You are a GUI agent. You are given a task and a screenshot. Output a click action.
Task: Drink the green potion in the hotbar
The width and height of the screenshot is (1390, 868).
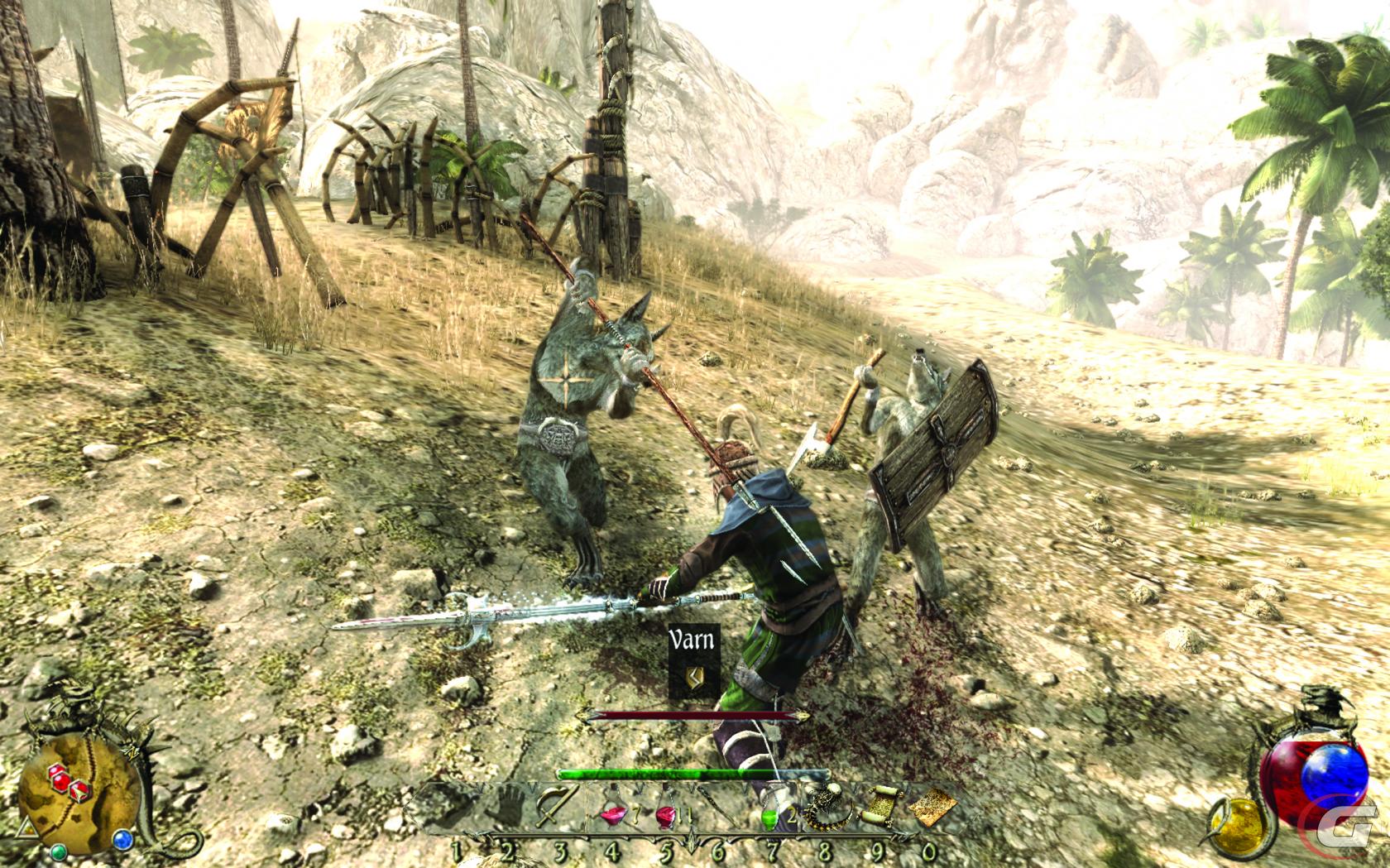[x=770, y=815]
